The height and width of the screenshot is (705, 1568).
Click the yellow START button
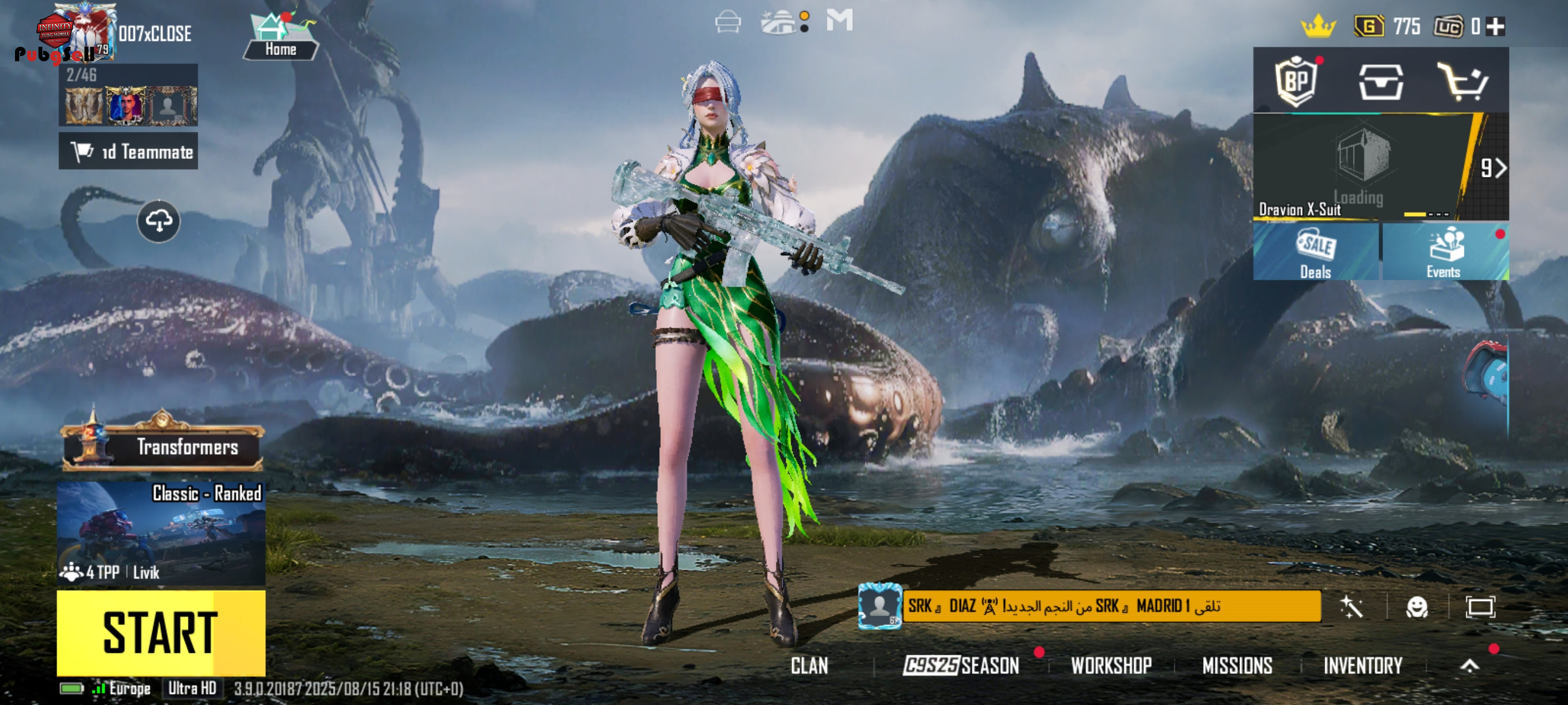click(x=161, y=633)
